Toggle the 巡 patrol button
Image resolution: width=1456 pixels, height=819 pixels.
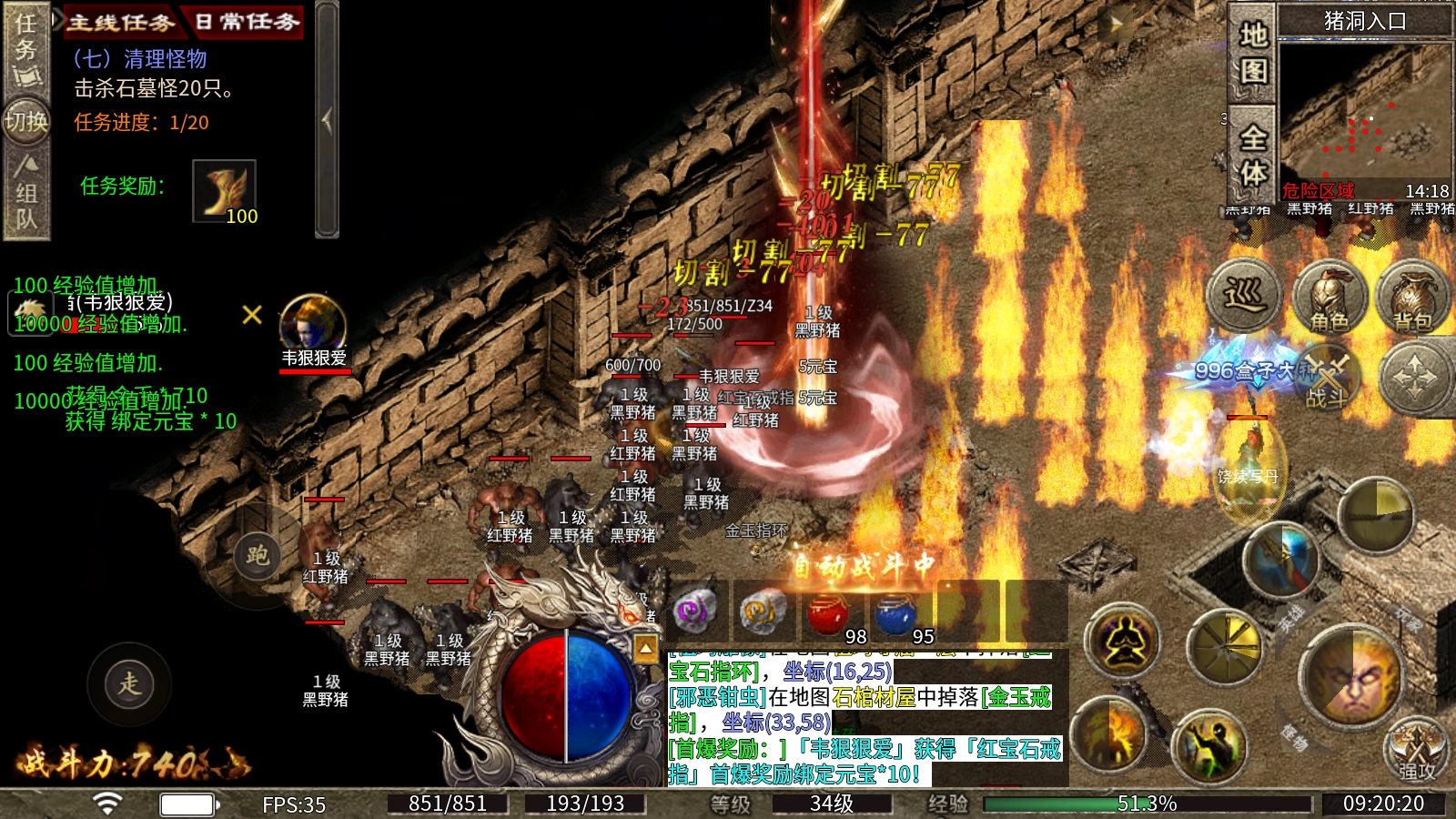pos(1243,296)
